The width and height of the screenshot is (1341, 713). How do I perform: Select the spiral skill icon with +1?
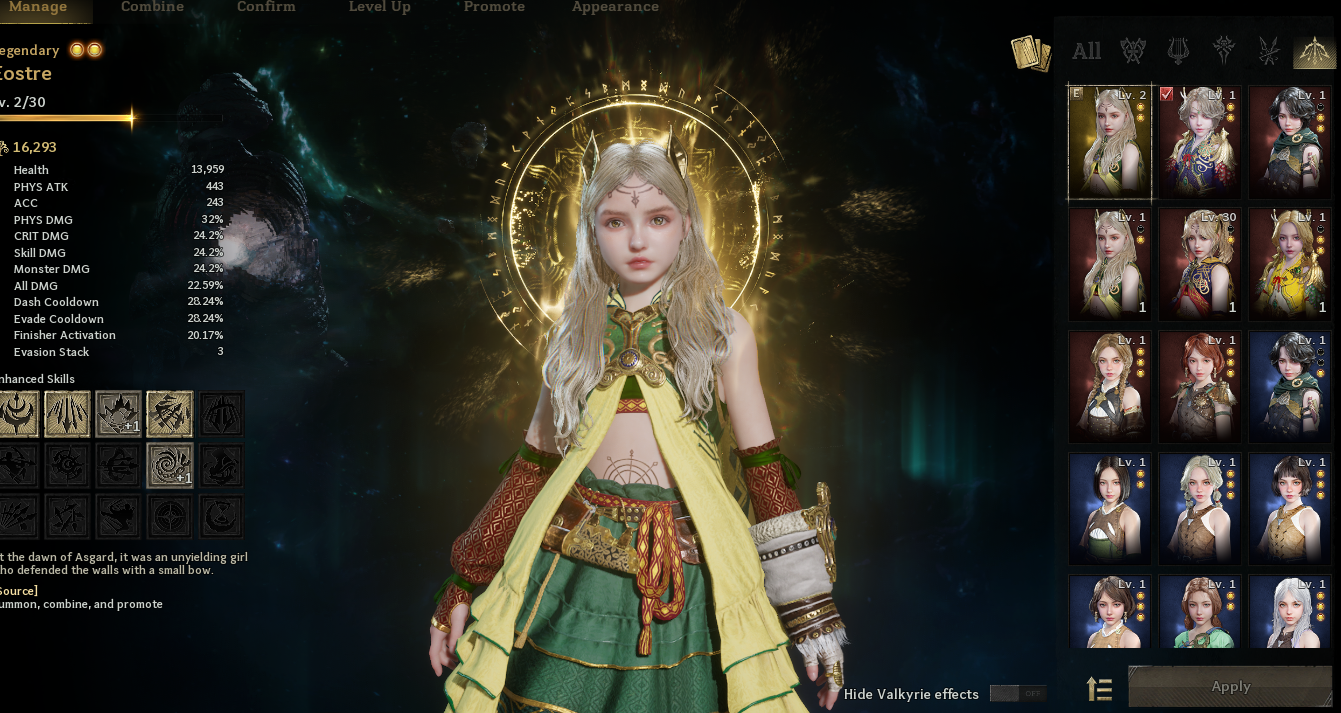(169, 466)
